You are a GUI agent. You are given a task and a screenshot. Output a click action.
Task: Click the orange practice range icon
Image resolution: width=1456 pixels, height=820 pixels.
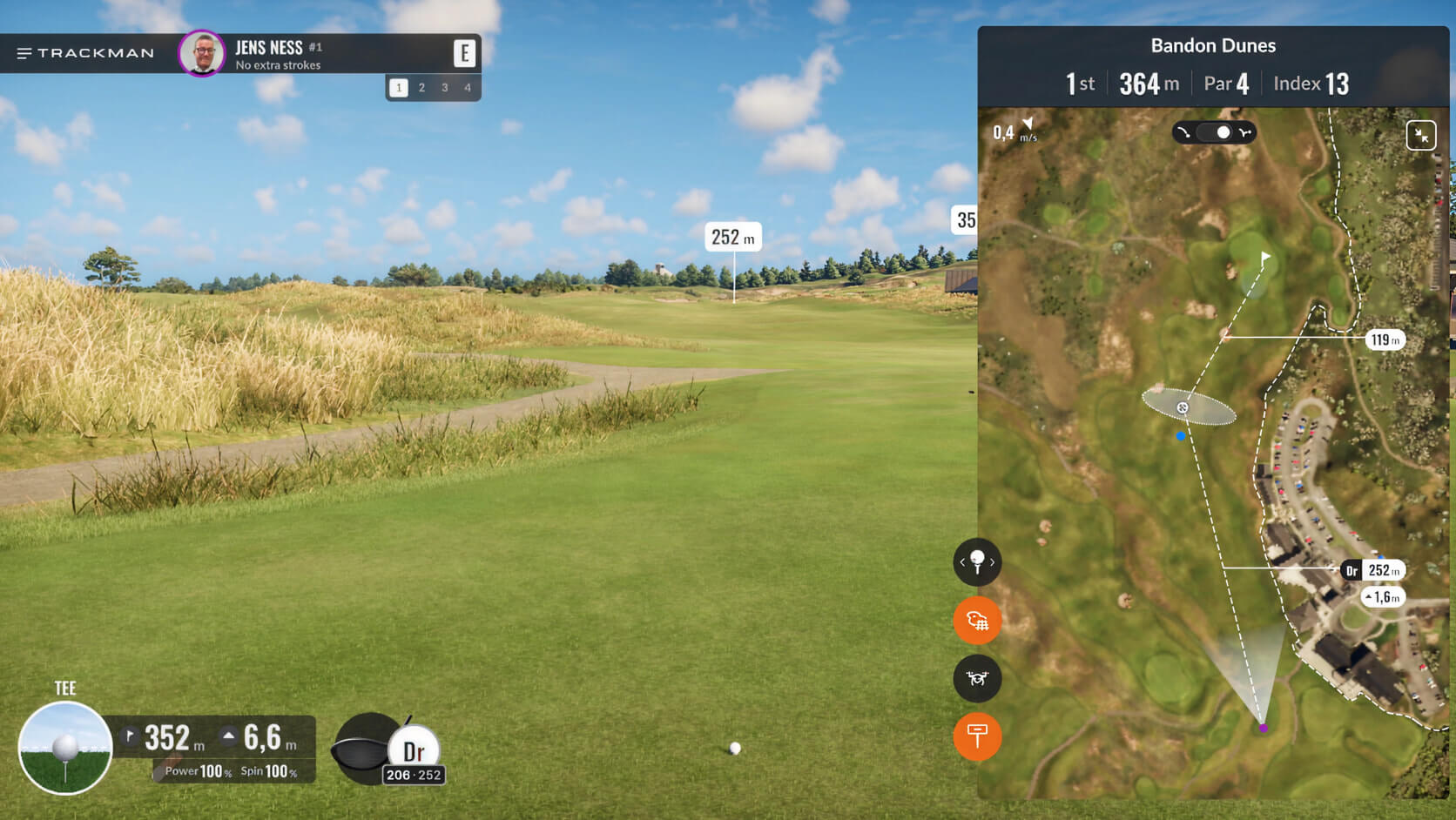tap(977, 621)
